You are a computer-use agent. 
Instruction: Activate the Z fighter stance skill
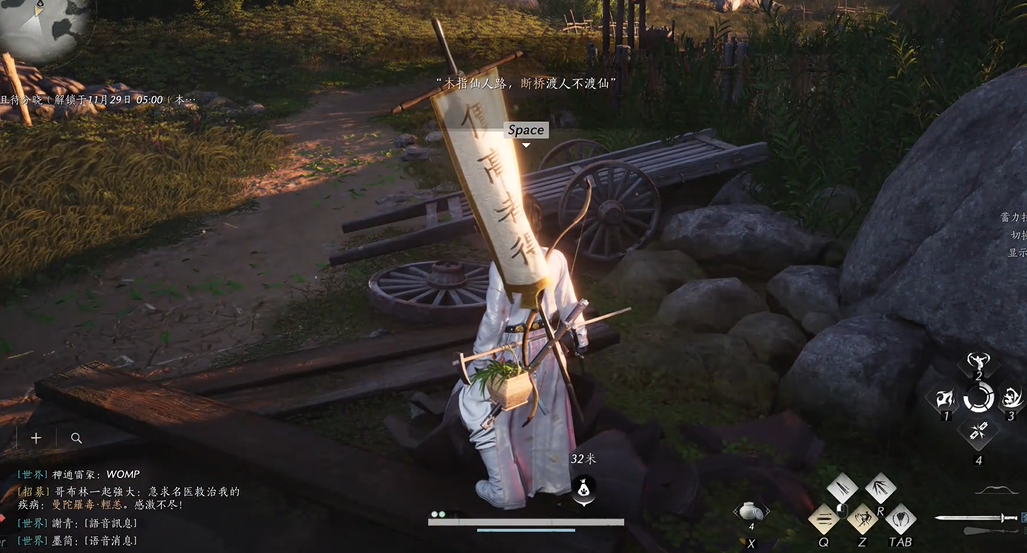tap(861, 519)
